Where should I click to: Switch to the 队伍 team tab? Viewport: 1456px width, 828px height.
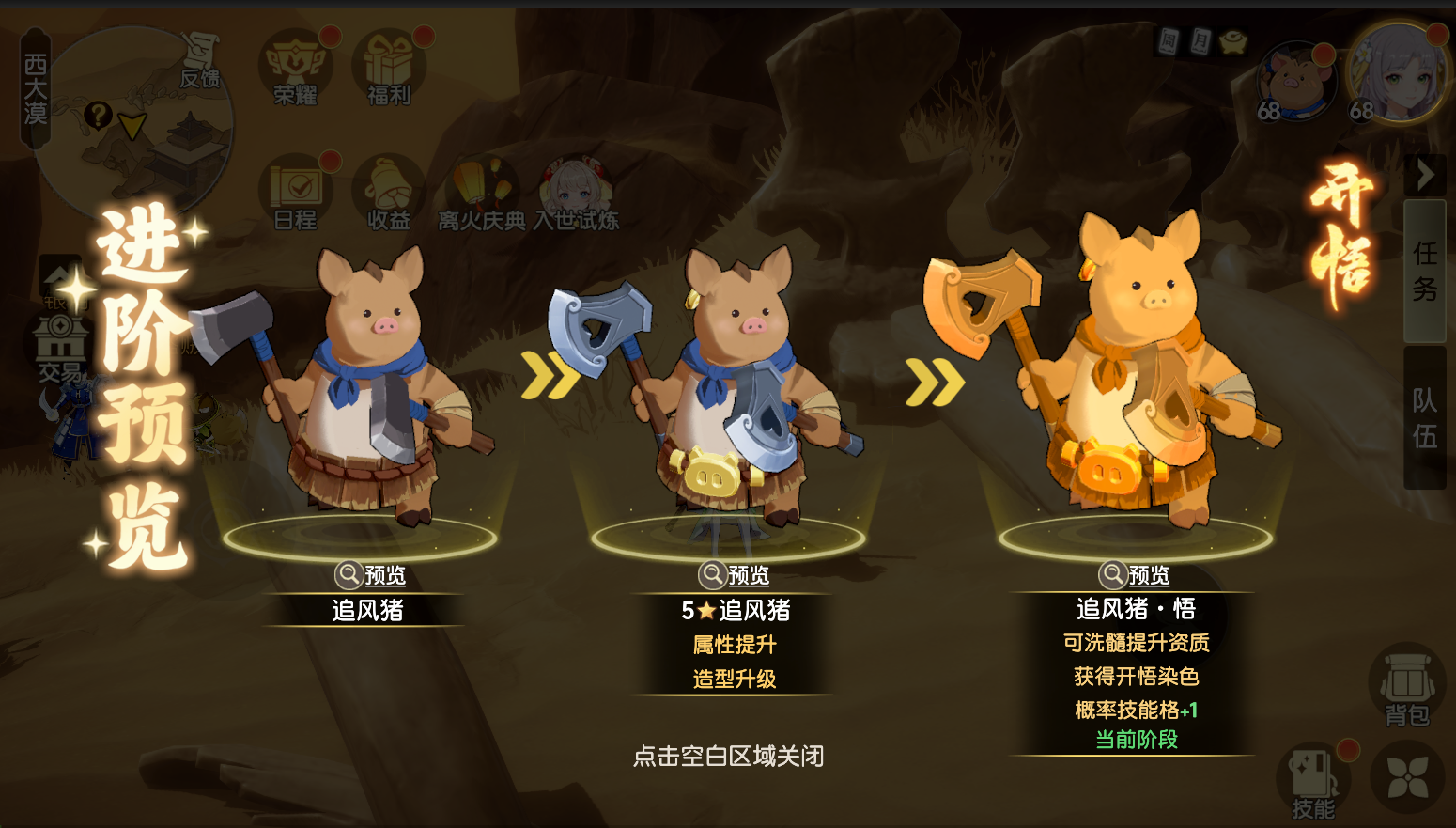pyautogui.click(x=1424, y=418)
